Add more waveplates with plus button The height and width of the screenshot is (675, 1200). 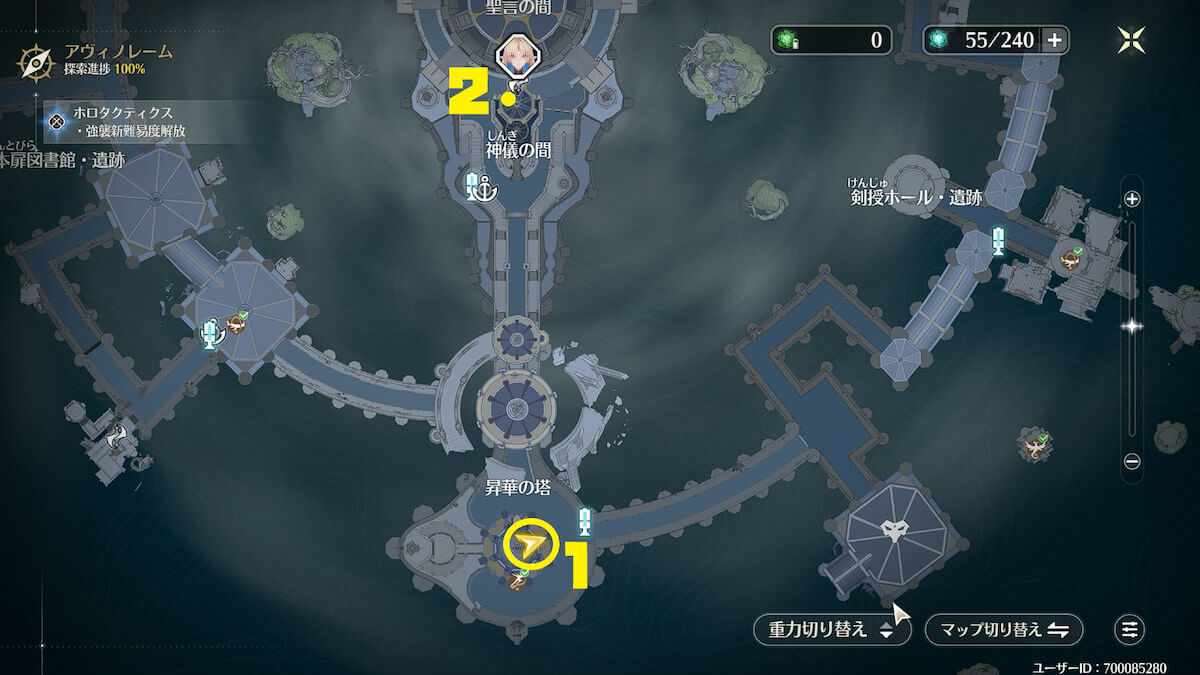(x=1053, y=40)
